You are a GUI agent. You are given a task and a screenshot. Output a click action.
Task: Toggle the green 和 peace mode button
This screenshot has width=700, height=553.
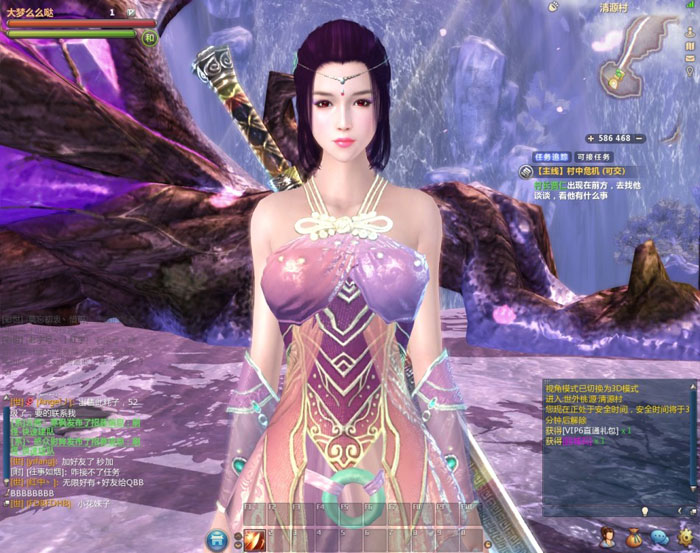coord(149,38)
